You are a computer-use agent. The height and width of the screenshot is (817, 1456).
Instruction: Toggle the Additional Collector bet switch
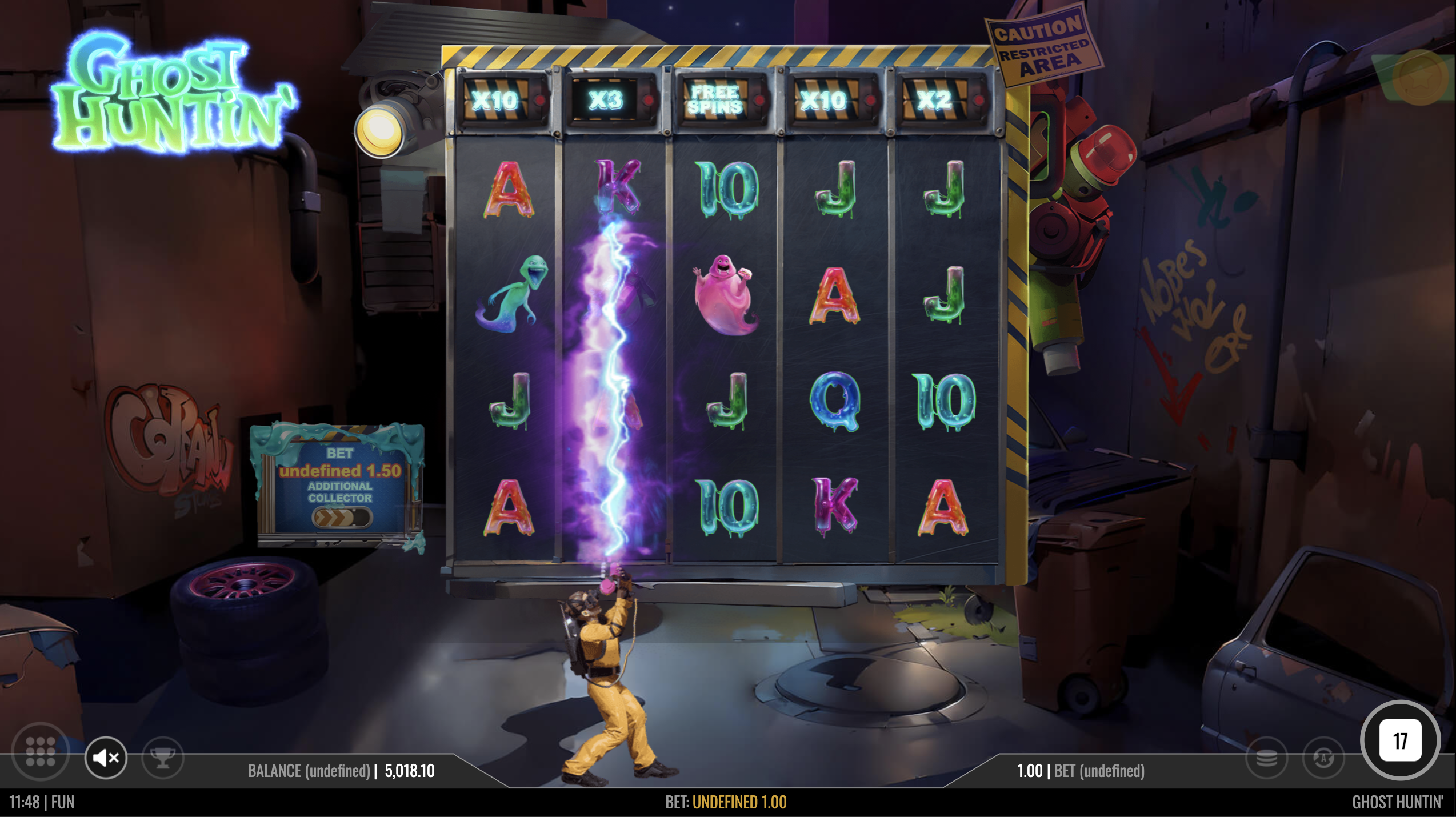342,518
